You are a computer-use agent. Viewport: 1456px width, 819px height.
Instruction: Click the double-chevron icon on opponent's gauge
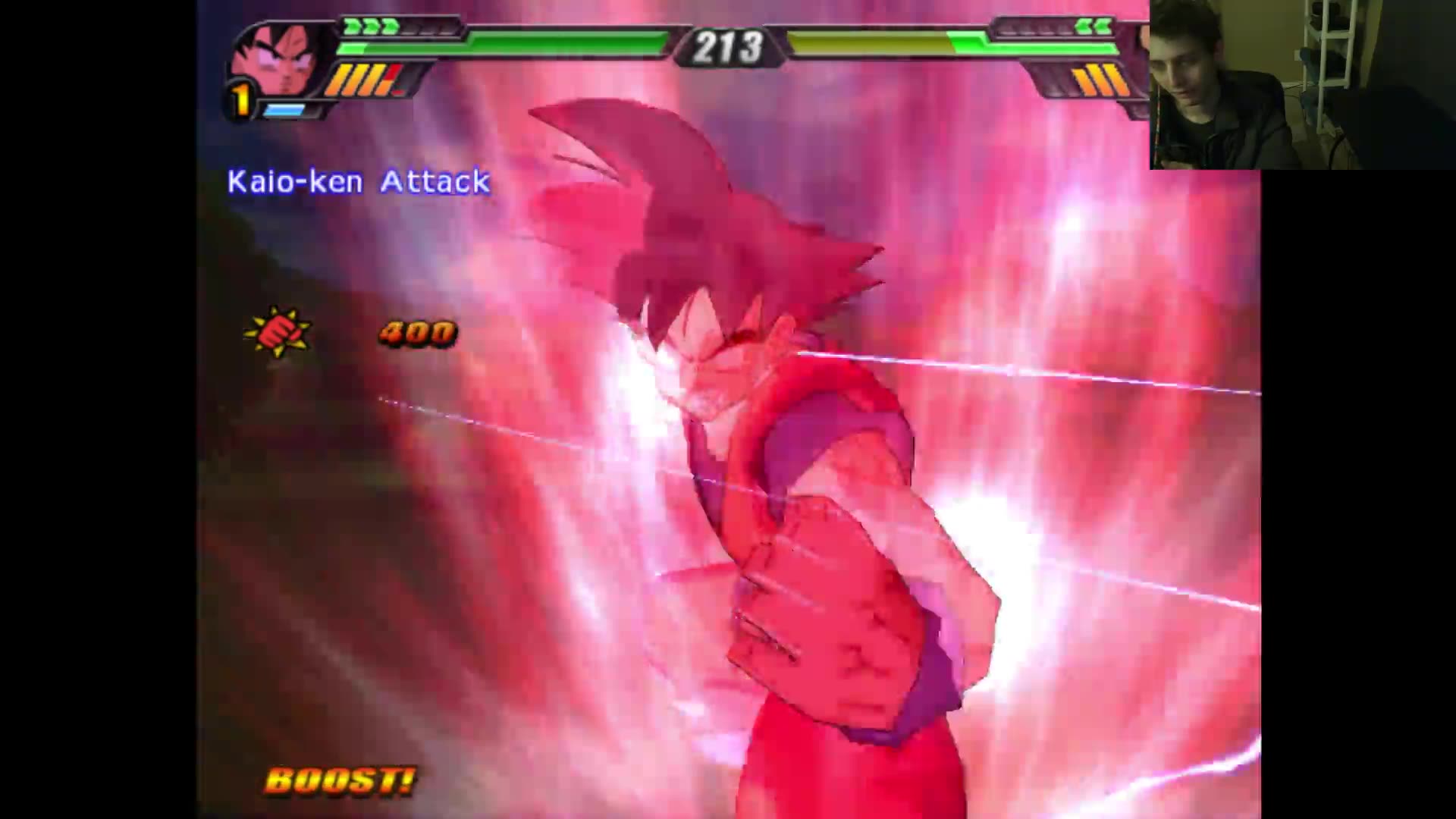(x=1094, y=25)
